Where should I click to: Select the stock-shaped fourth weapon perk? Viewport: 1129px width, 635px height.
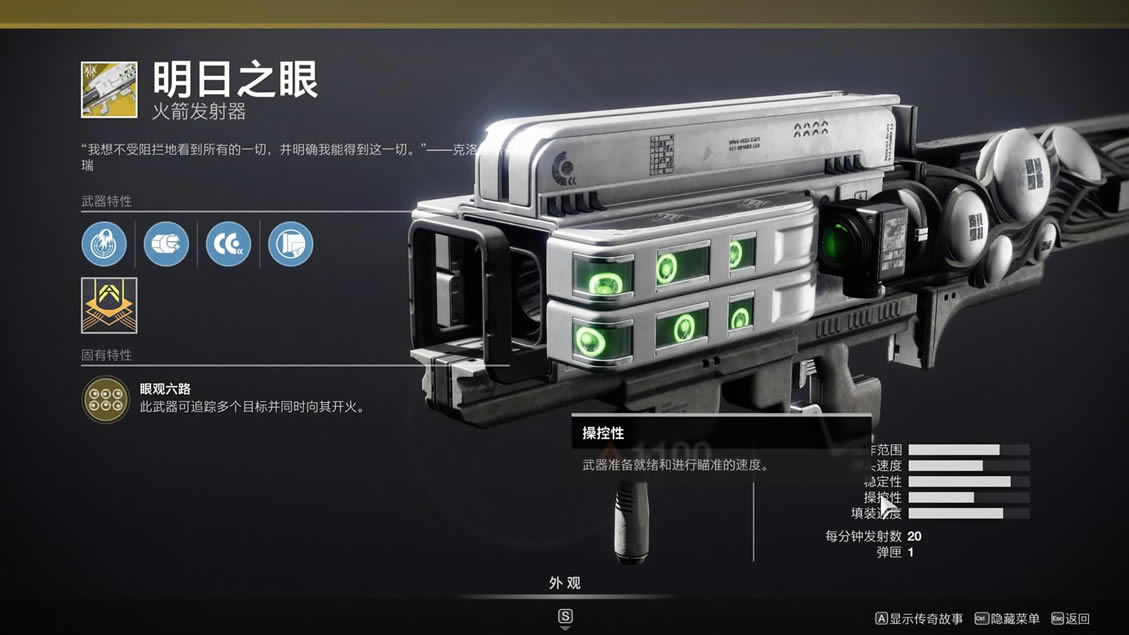290,244
